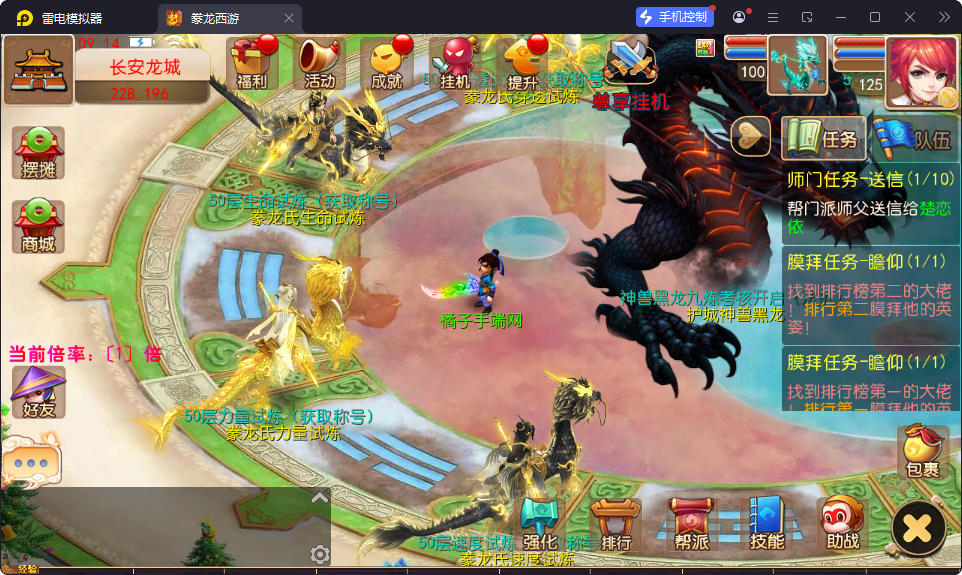This screenshot has height=575, width=962.
Task: Show the 成就 achievements panel
Action: click(x=386, y=64)
